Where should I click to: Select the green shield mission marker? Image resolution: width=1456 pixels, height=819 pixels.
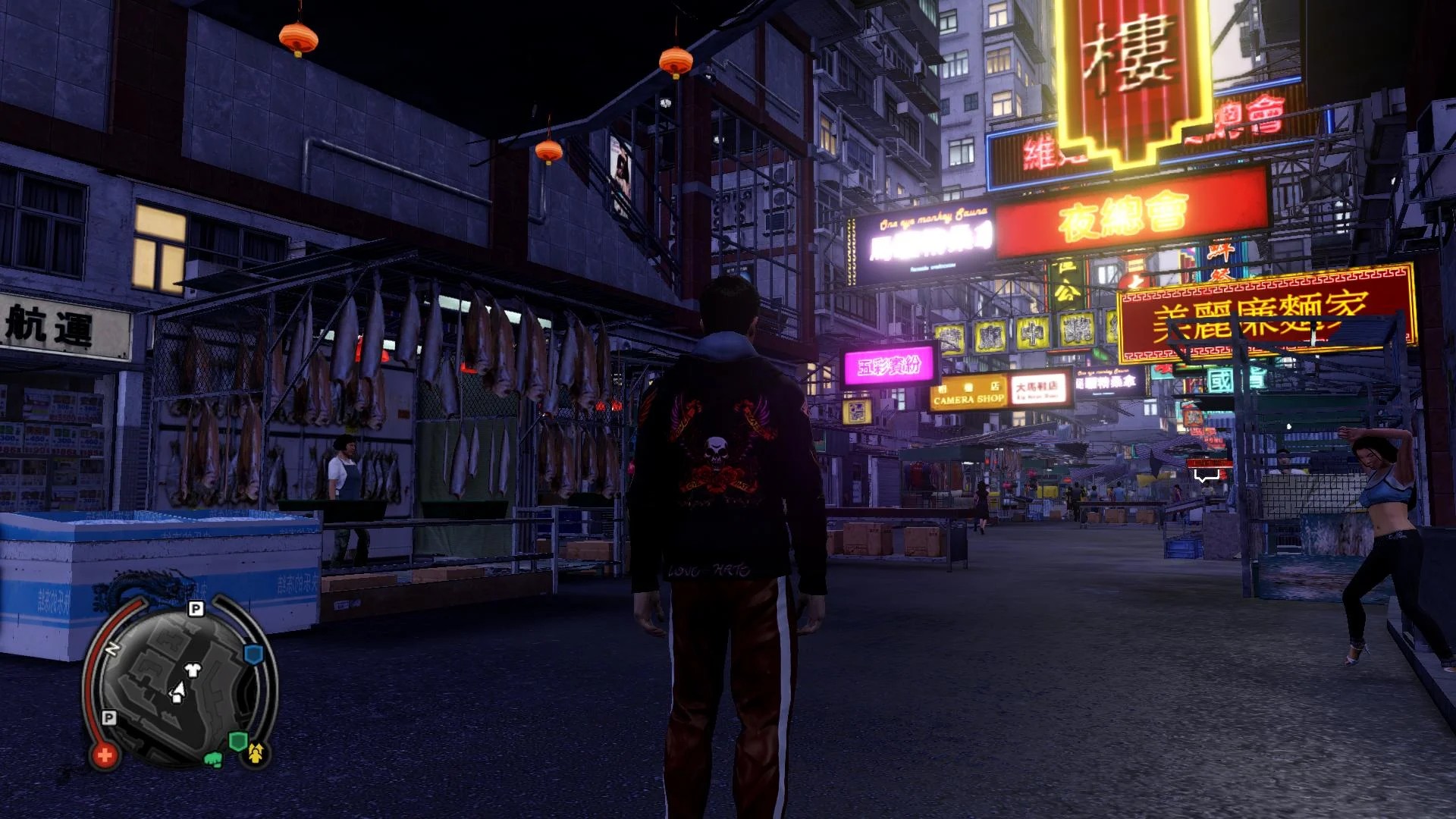[237, 741]
